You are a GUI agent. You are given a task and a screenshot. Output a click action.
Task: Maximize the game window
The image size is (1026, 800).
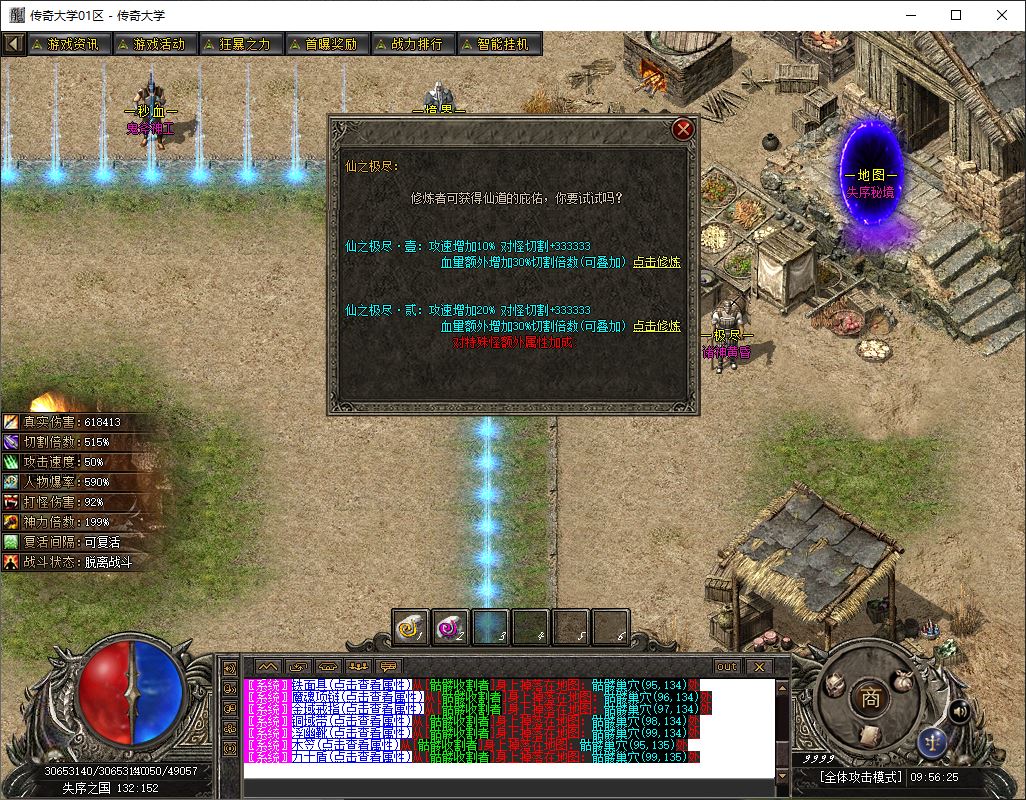[x=956, y=15]
